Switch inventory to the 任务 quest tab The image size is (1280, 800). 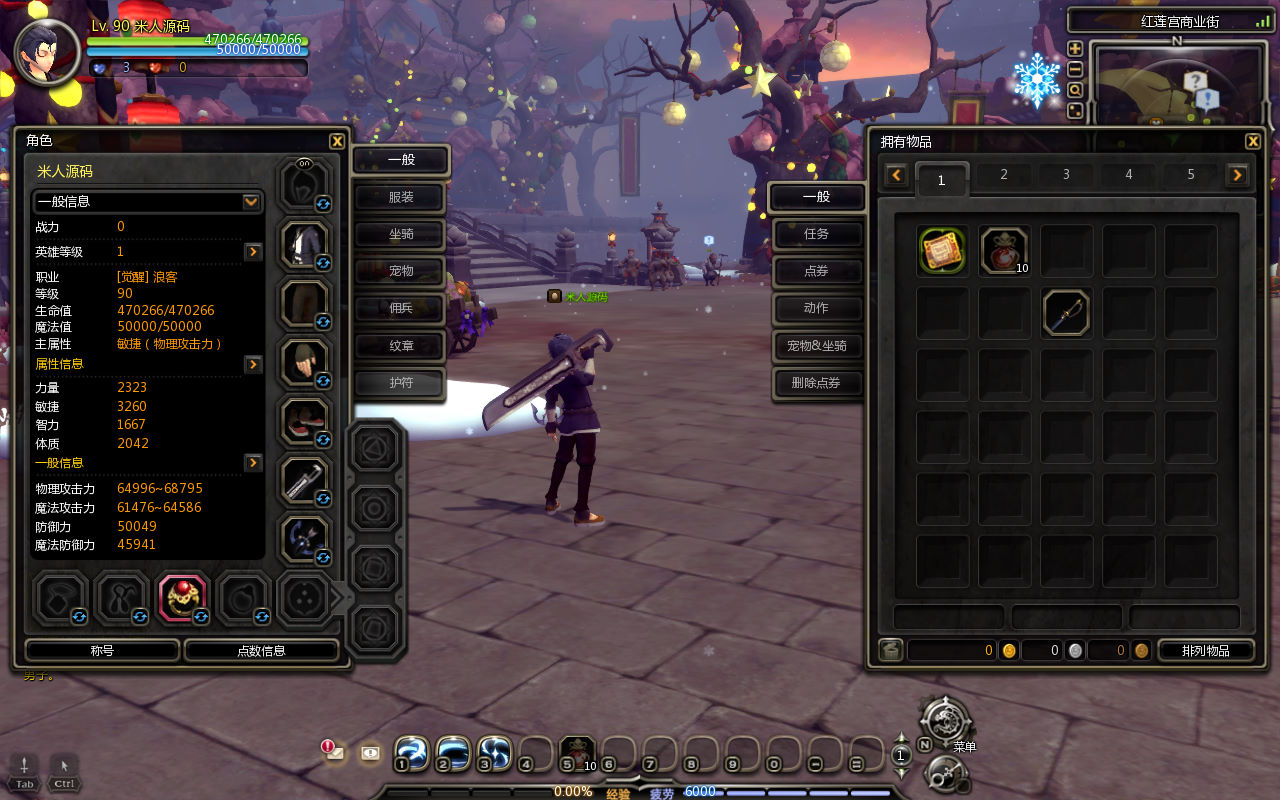816,234
